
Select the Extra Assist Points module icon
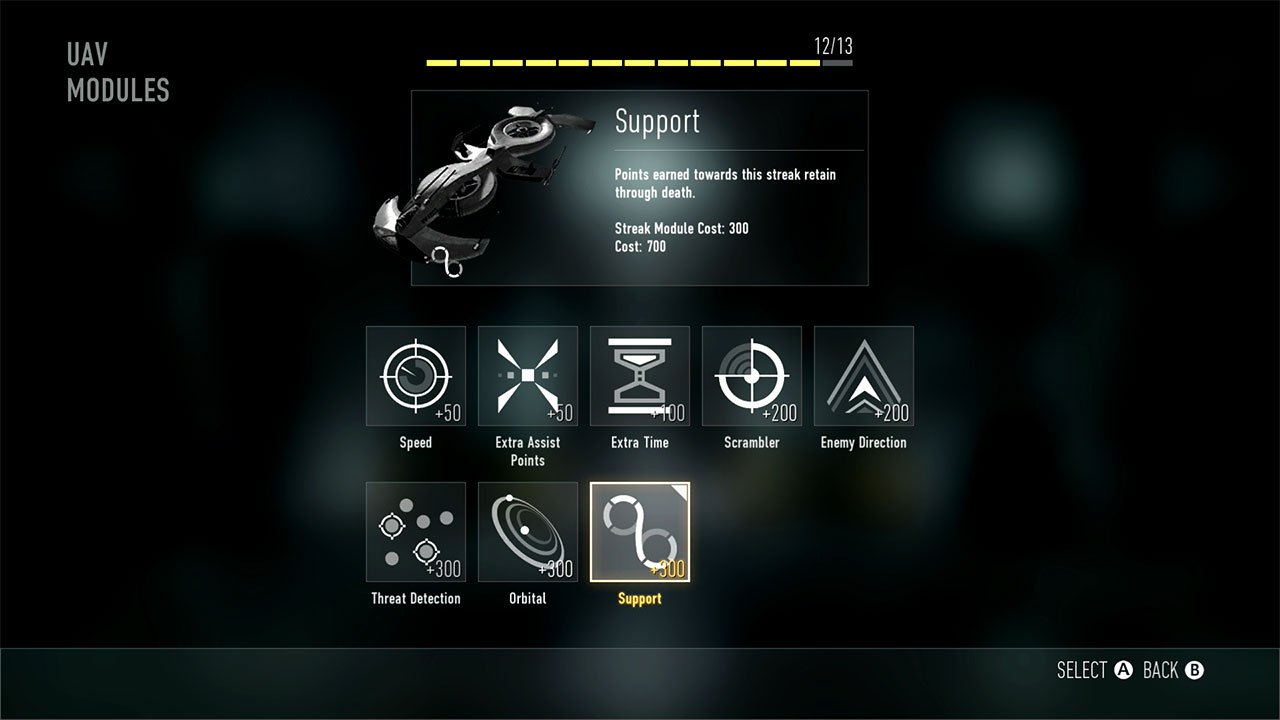(527, 375)
